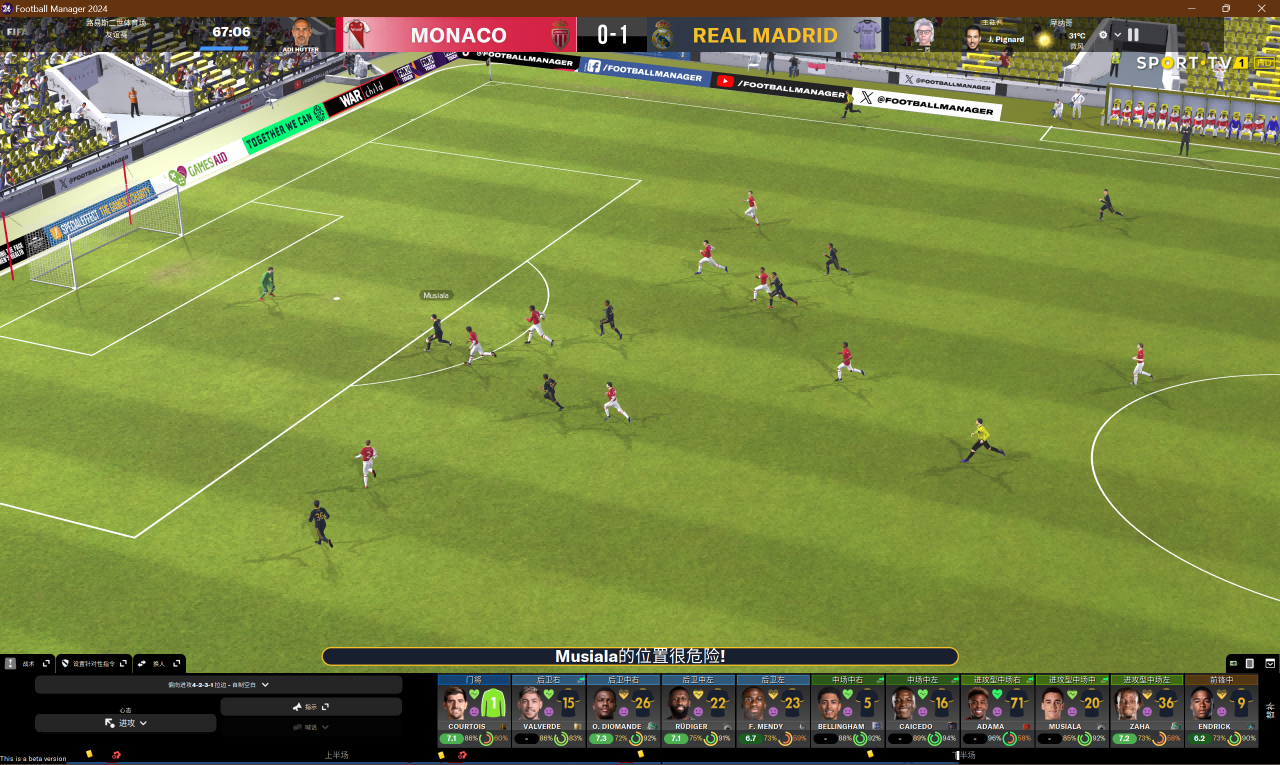
Task: Open the 战术 (tactics) panel tab
Action: (27, 663)
